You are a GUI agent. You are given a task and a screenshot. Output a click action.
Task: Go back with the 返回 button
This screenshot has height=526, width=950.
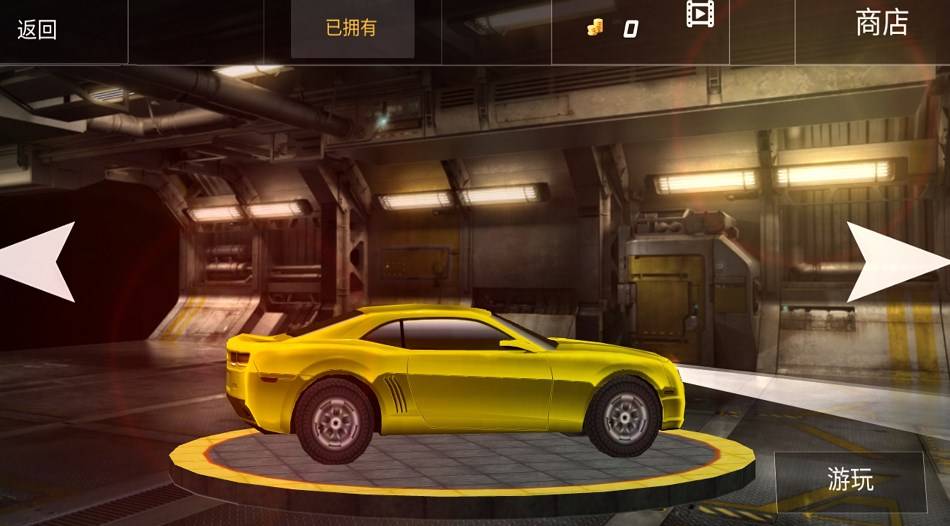click(x=37, y=29)
